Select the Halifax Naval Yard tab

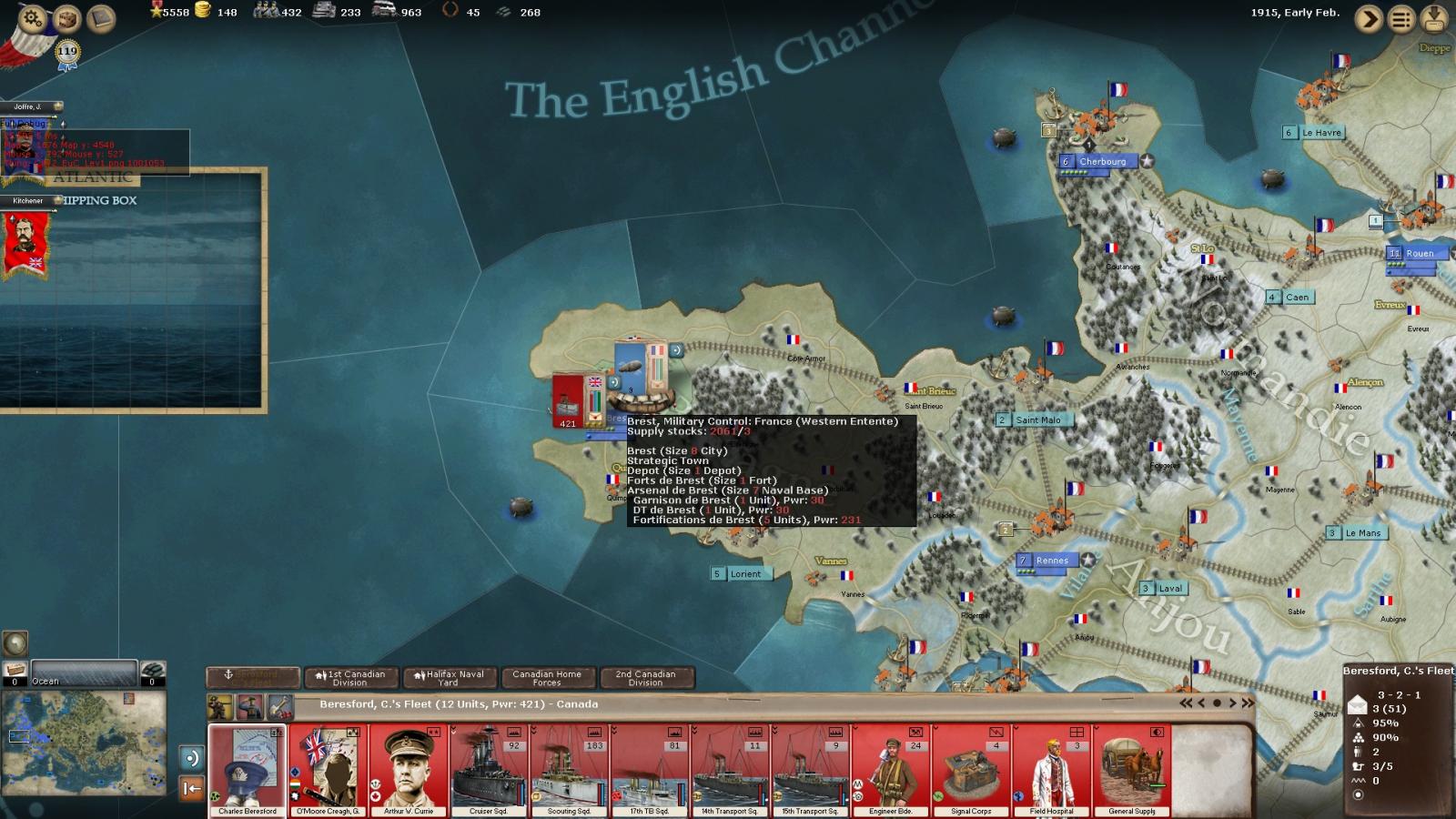click(x=449, y=678)
